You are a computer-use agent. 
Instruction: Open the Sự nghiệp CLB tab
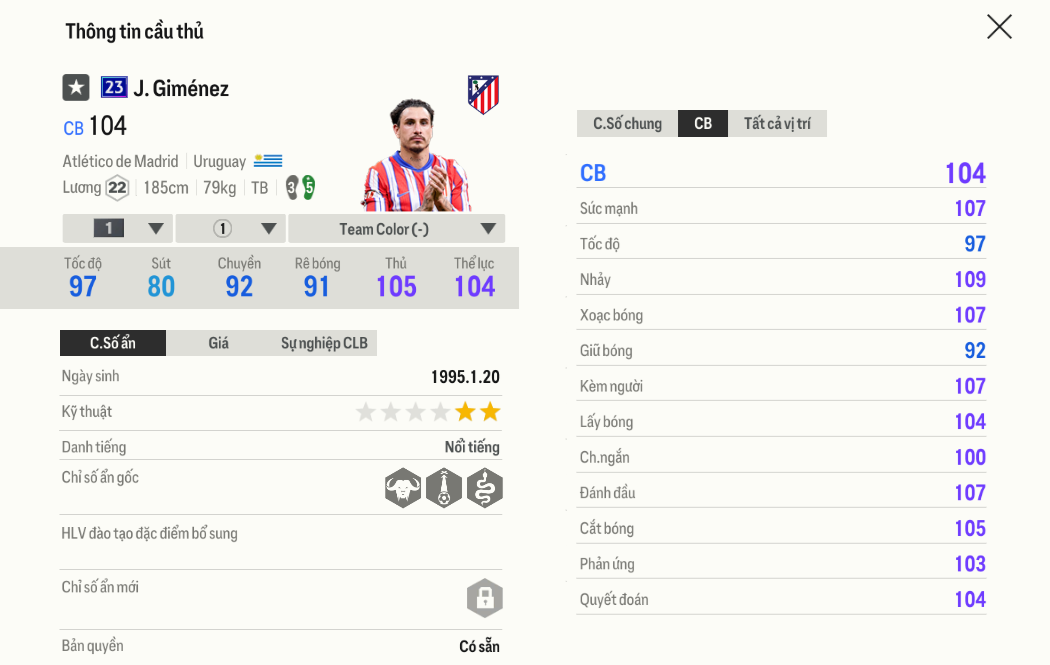point(324,343)
